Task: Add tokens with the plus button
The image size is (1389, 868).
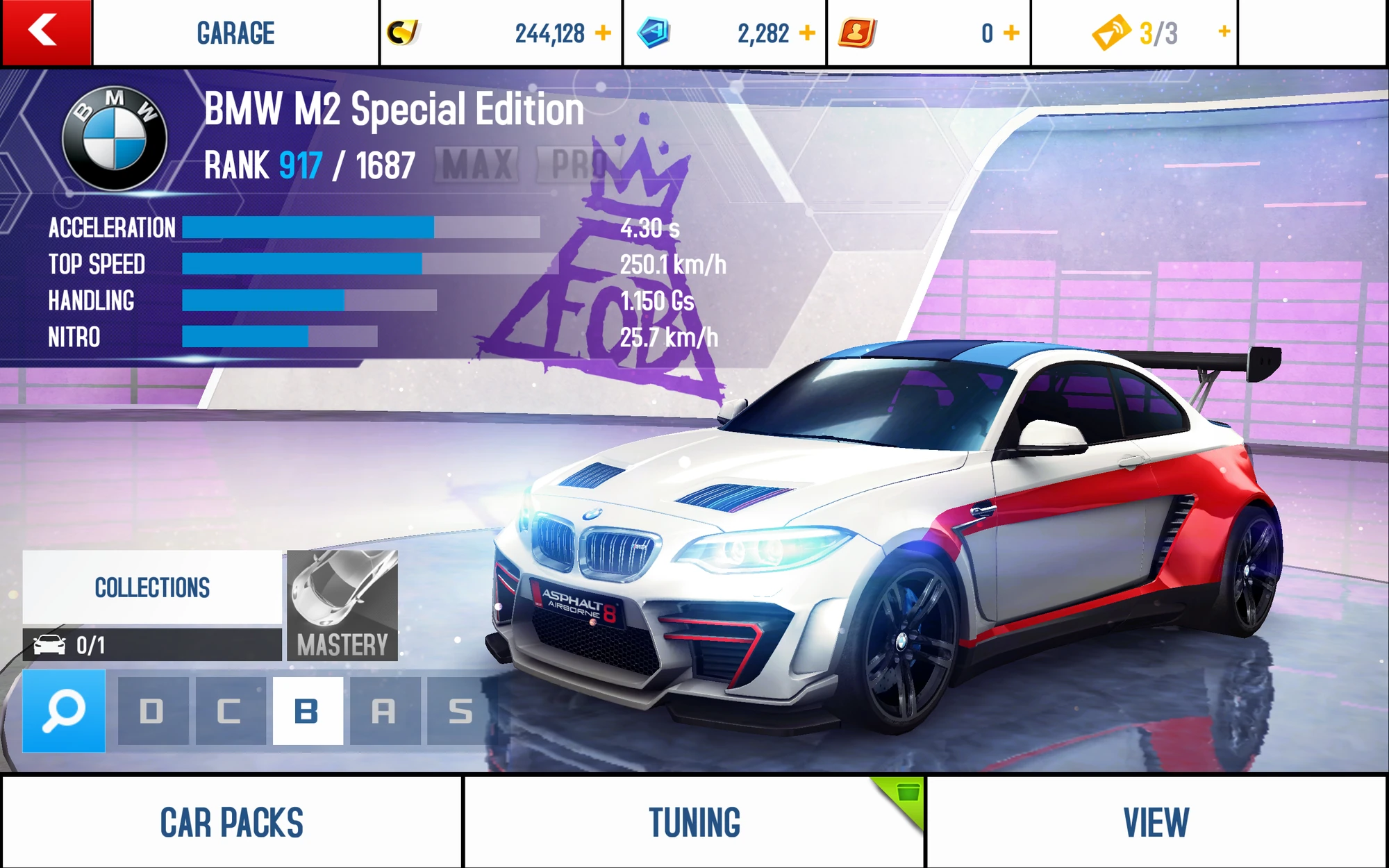Action: (x=806, y=31)
